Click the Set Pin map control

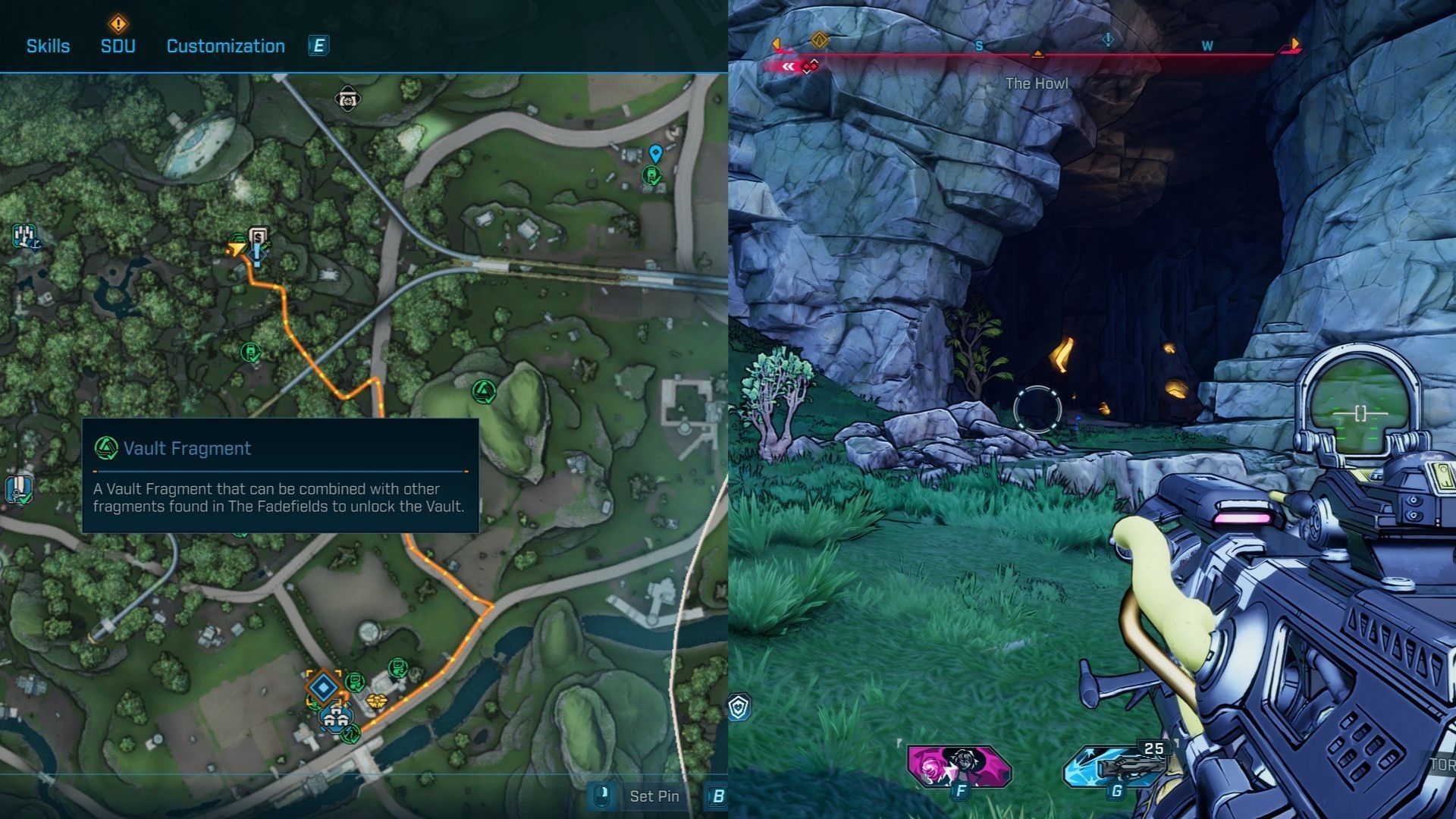click(654, 796)
